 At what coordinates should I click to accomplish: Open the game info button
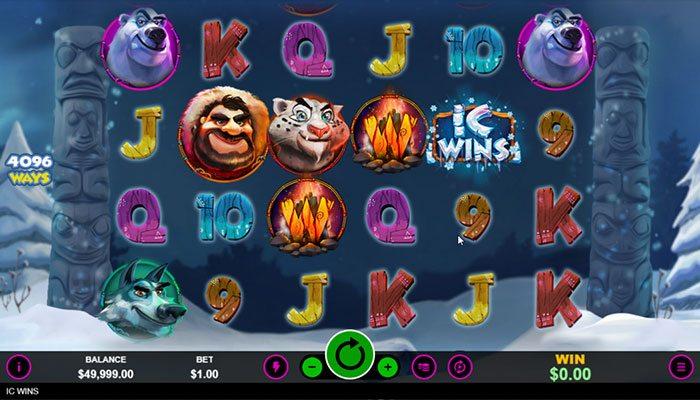pyautogui.click(x=19, y=367)
